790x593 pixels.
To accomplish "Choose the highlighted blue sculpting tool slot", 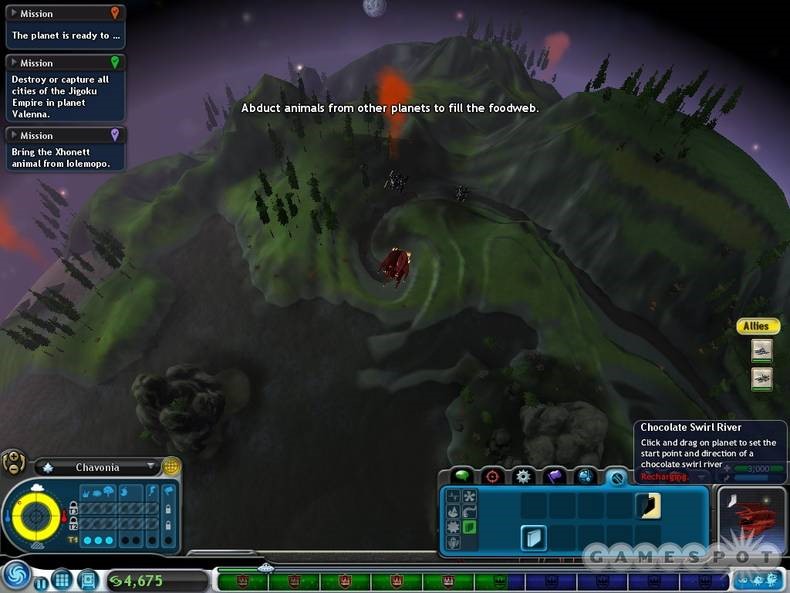I will pos(533,538).
